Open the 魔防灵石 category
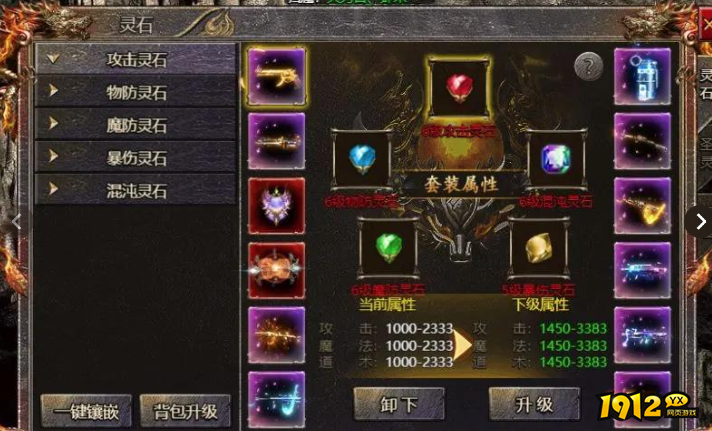 (136, 125)
